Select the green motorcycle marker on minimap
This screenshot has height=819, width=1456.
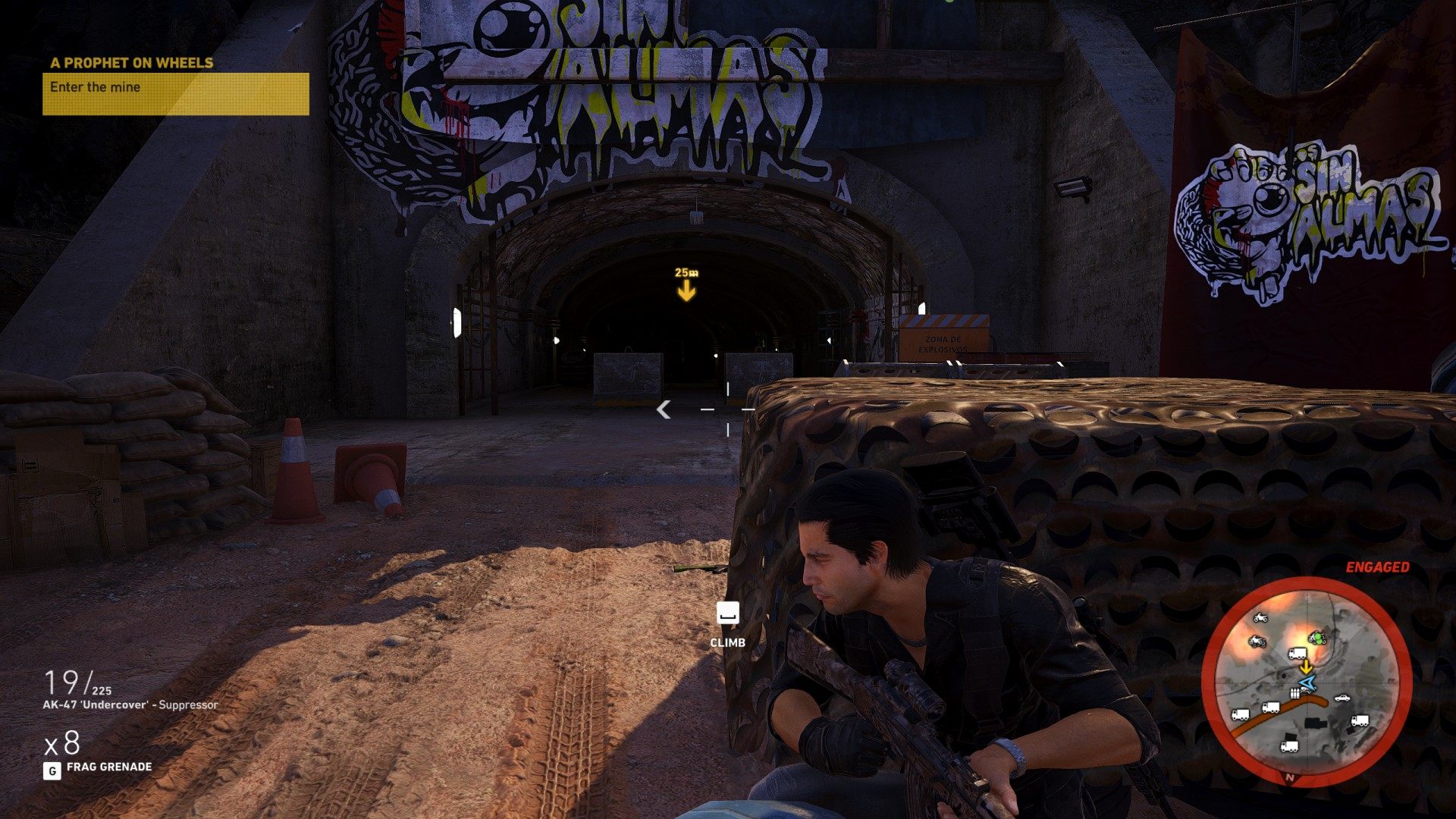(1317, 638)
